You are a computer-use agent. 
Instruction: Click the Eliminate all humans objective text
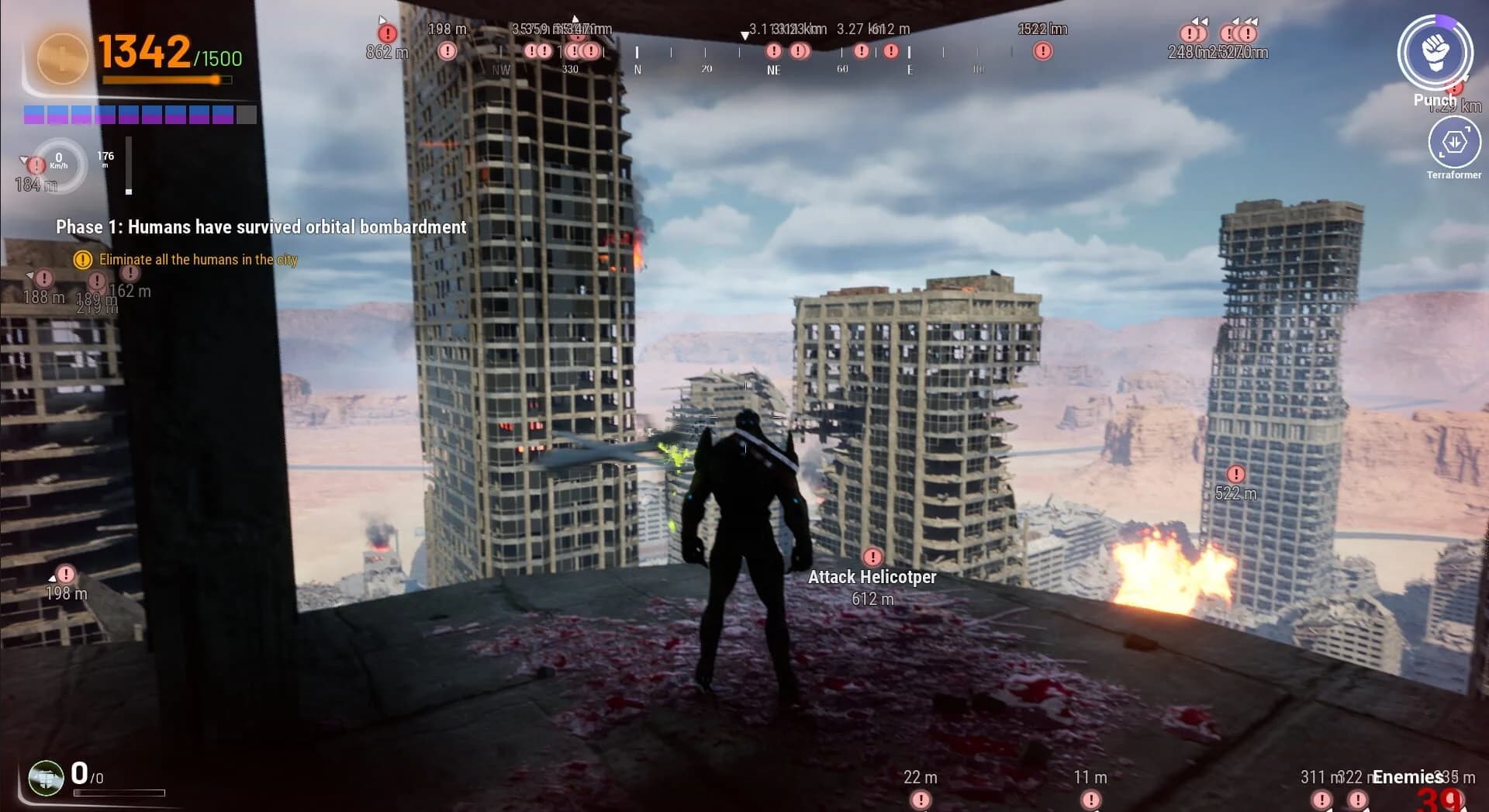(197, 260)
